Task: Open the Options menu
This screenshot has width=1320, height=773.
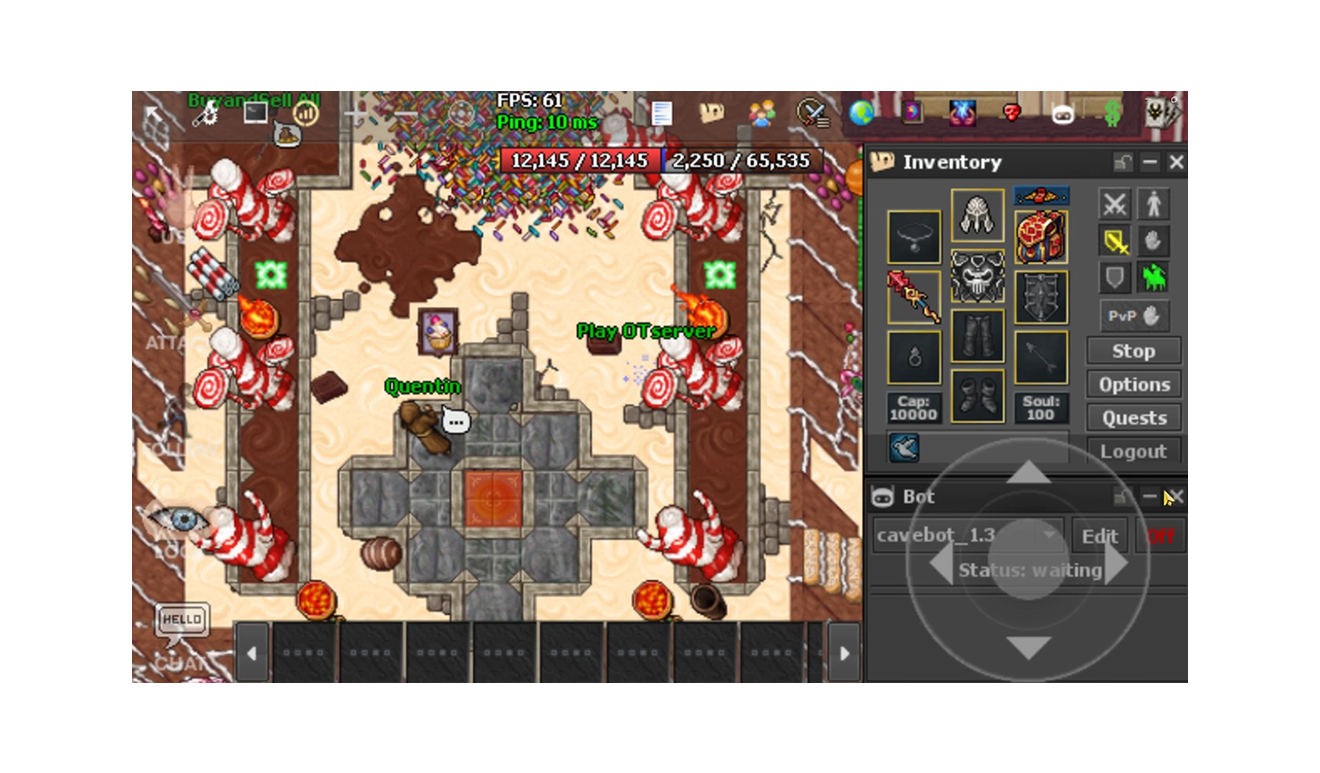Action: point(1134,385)
